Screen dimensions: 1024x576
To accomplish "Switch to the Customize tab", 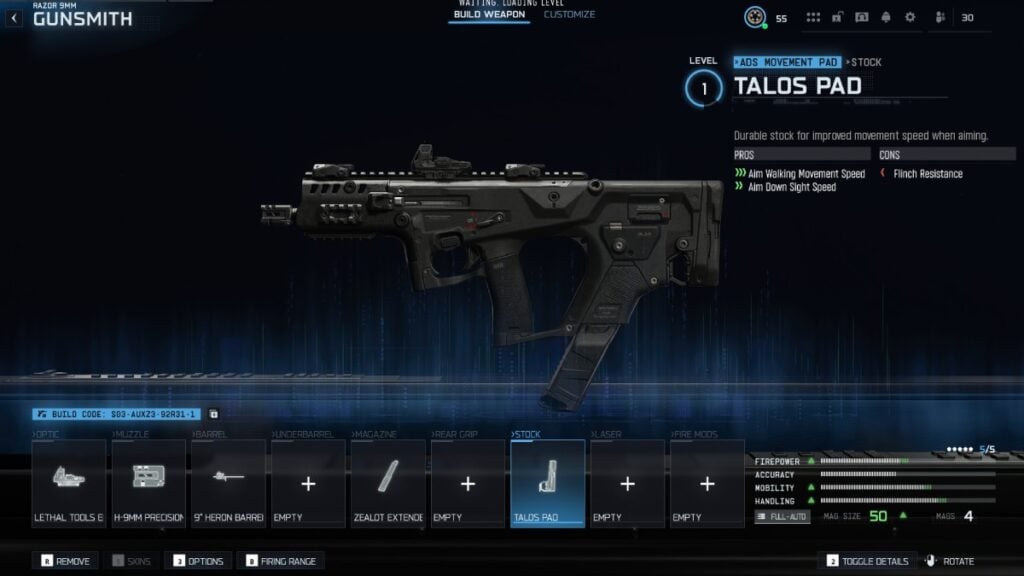I will pos(569,15).
